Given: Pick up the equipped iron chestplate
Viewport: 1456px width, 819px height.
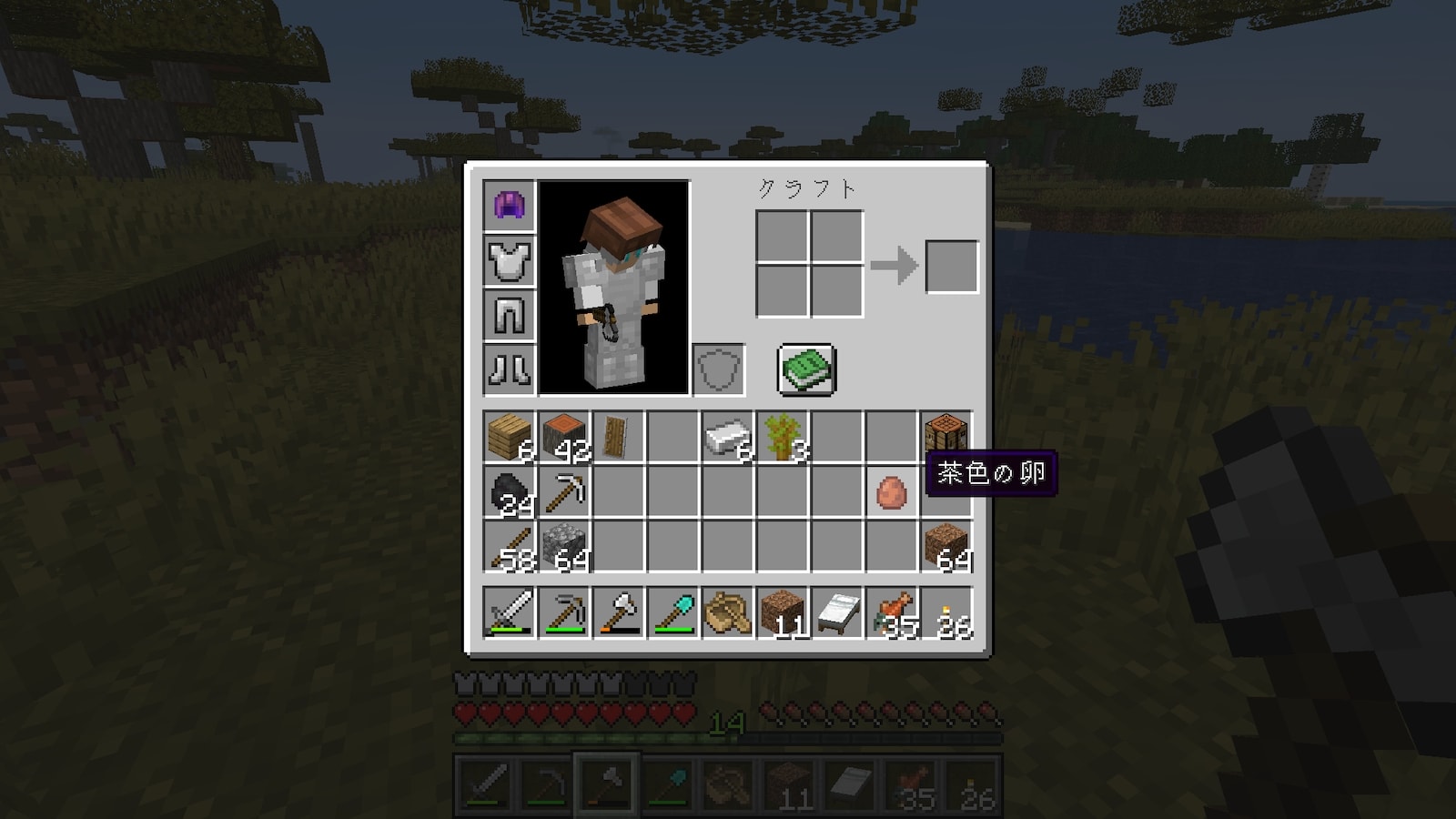Looking at the screenshot, I should click(510, 260).
